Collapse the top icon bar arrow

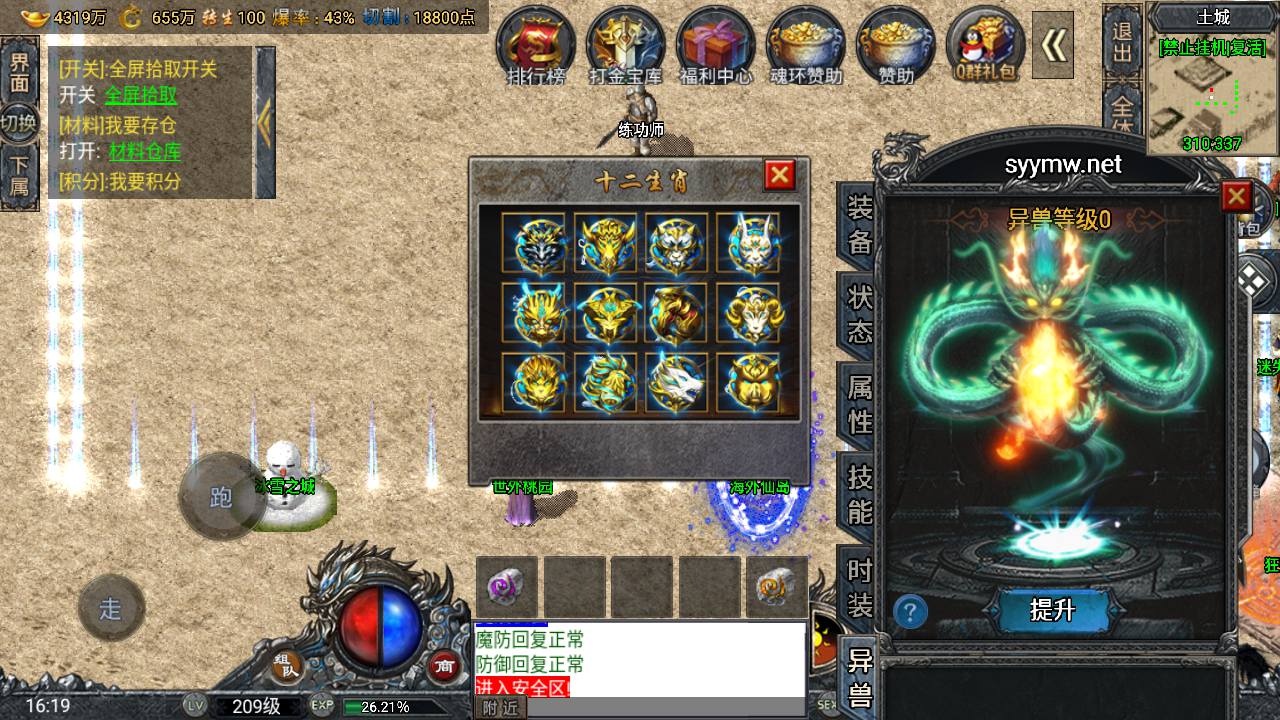coord(1053,44)
